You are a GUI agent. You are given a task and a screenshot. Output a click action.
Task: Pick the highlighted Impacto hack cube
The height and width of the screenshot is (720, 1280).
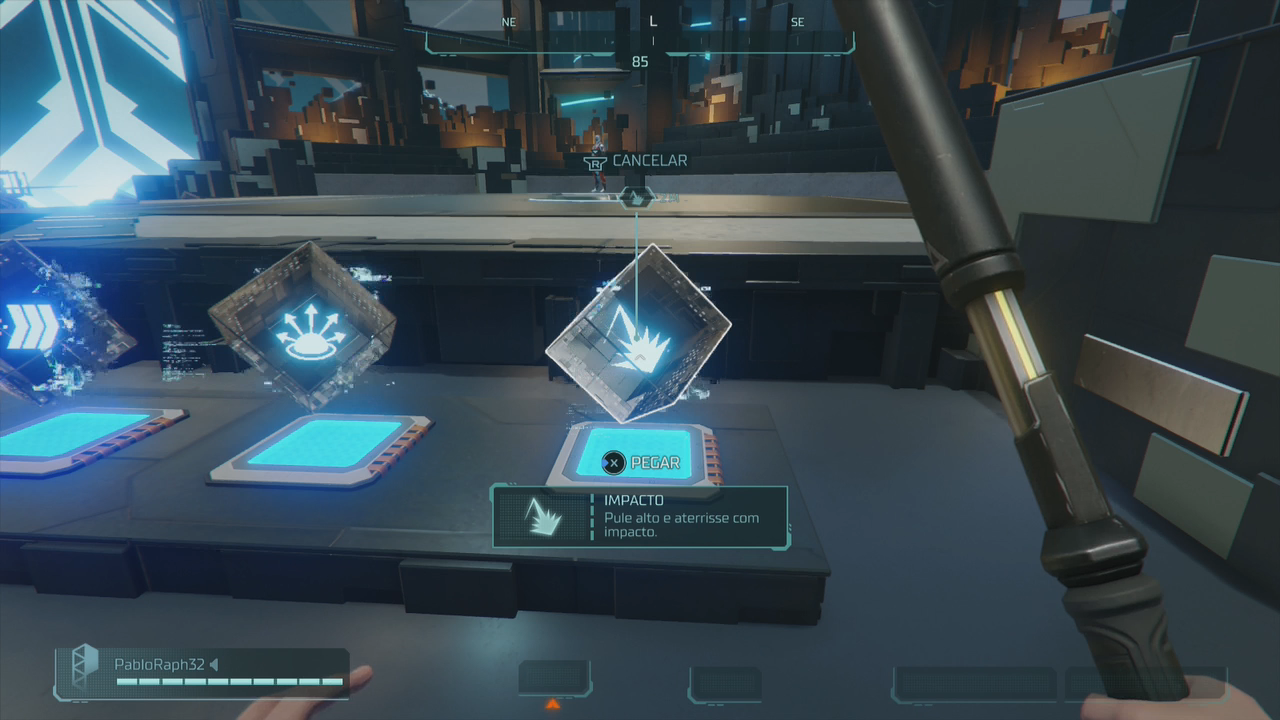[638, 333]
